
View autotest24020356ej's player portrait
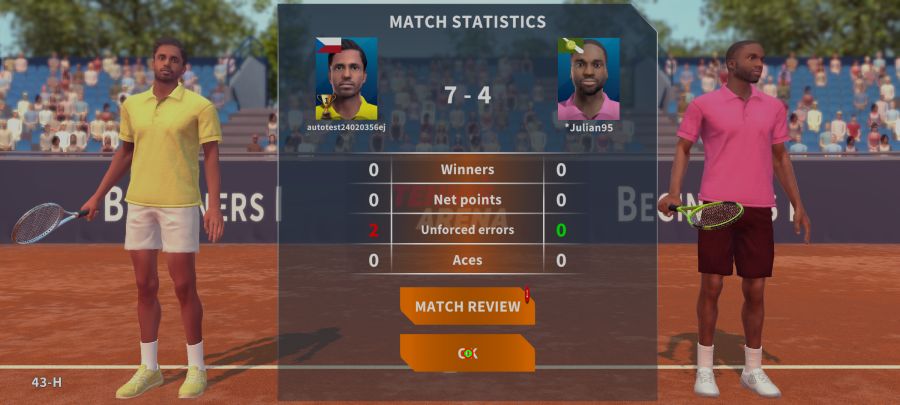tap(346, 79)
